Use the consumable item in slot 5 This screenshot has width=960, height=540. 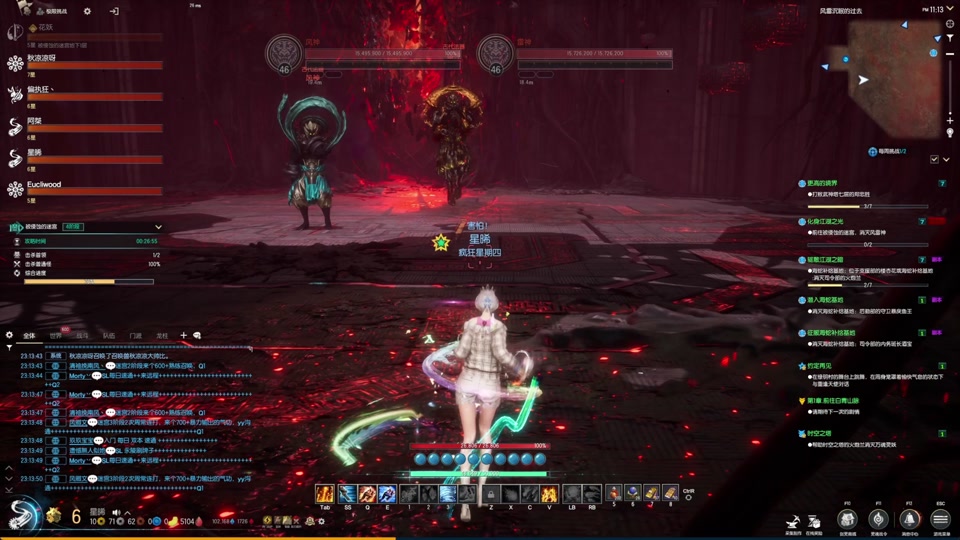[x=613, y=493]
